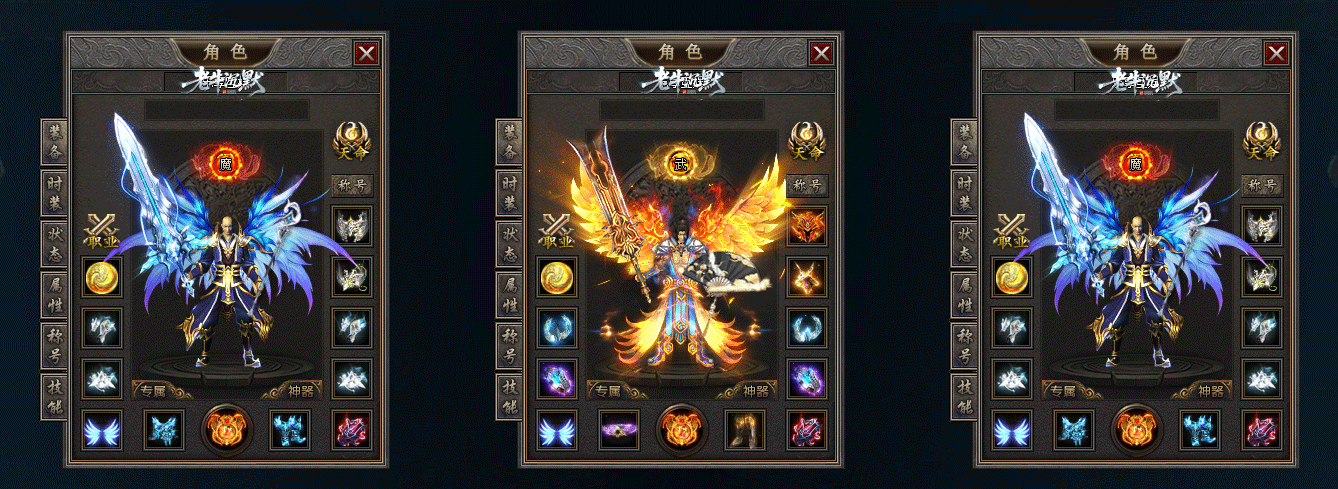Choose the golden necklace slot below the flame helmet

[806, 277]
